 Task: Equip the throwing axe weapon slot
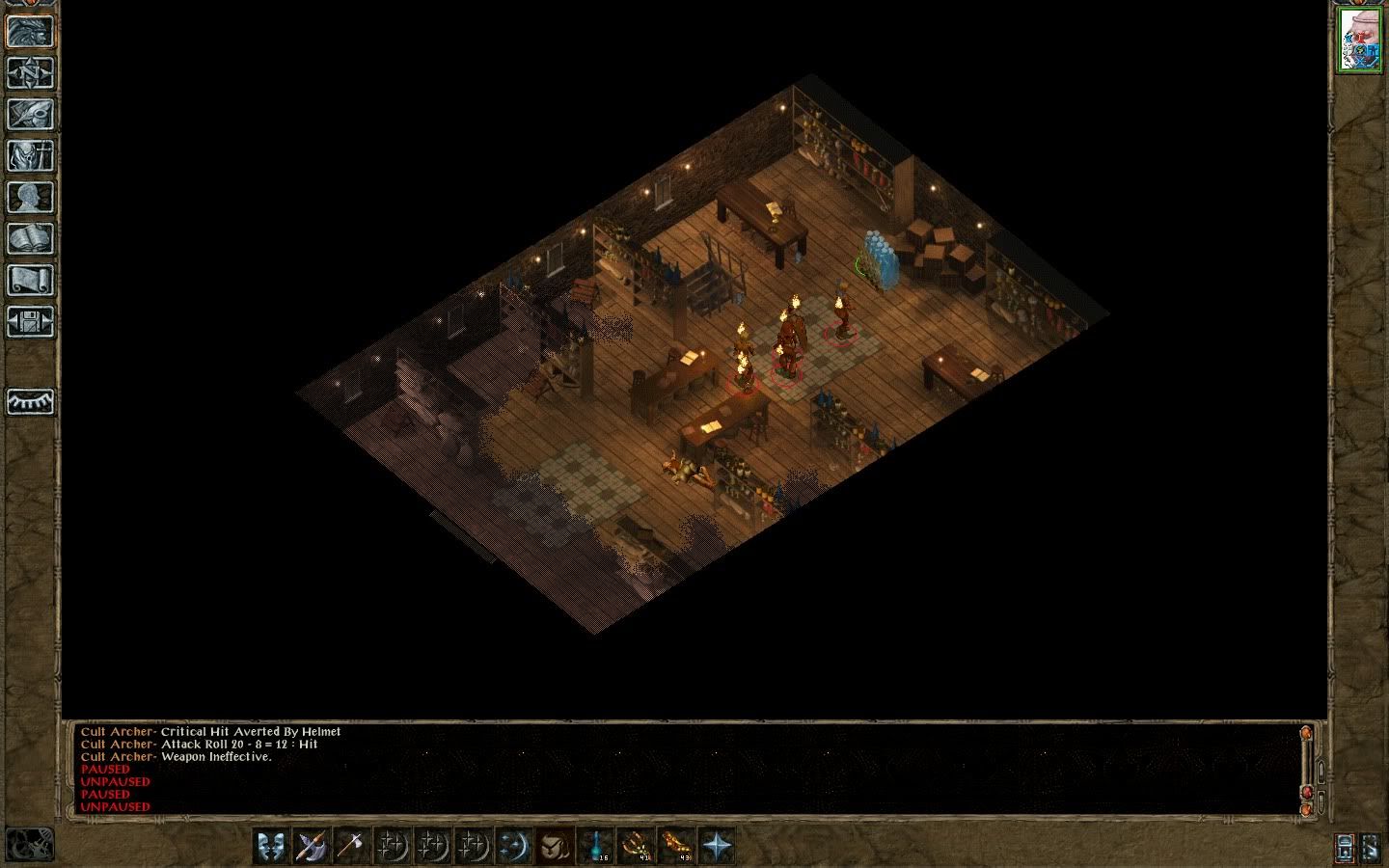351,846
